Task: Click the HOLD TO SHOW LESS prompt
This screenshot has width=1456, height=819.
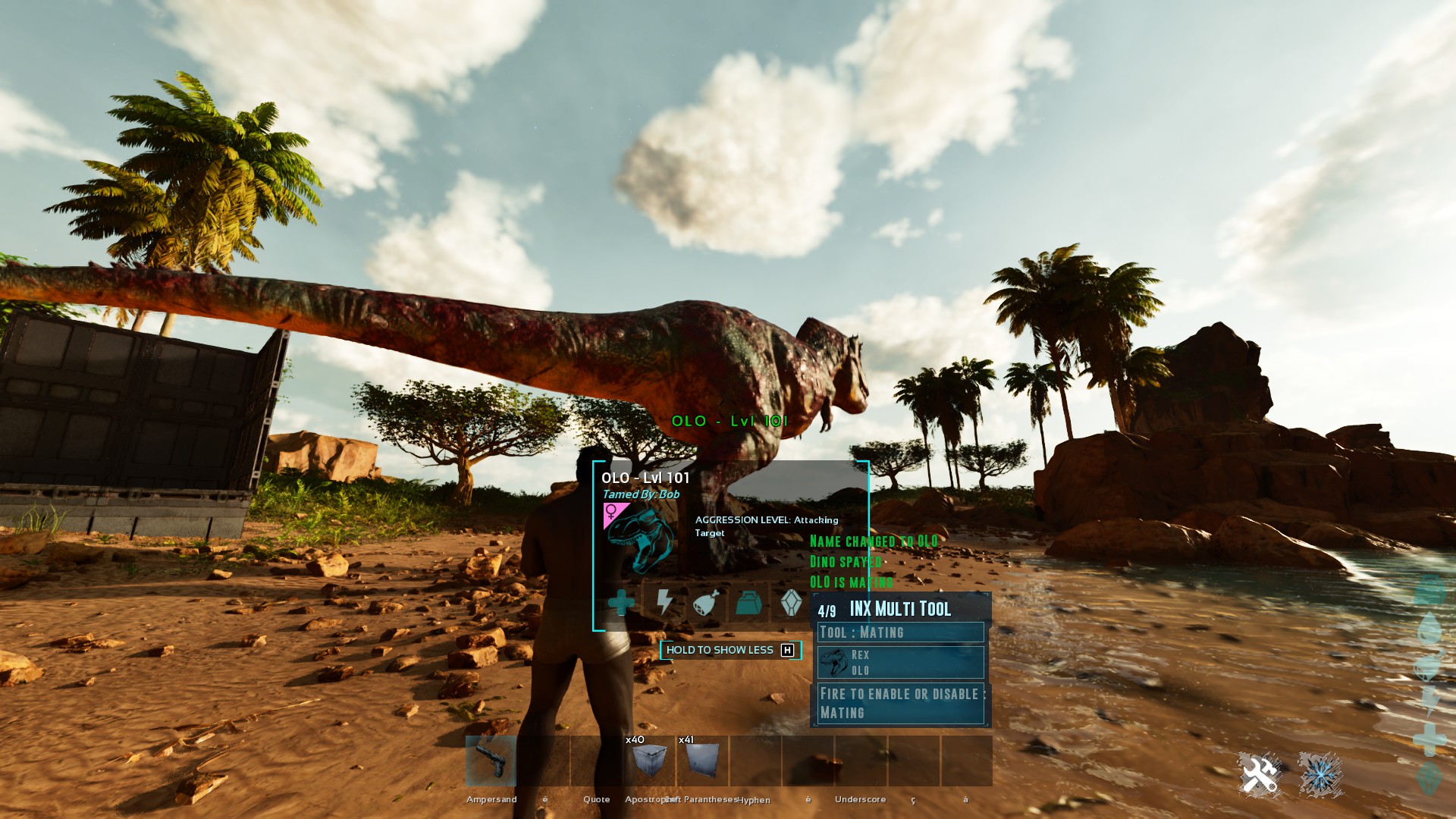Action: coord(730,650)
